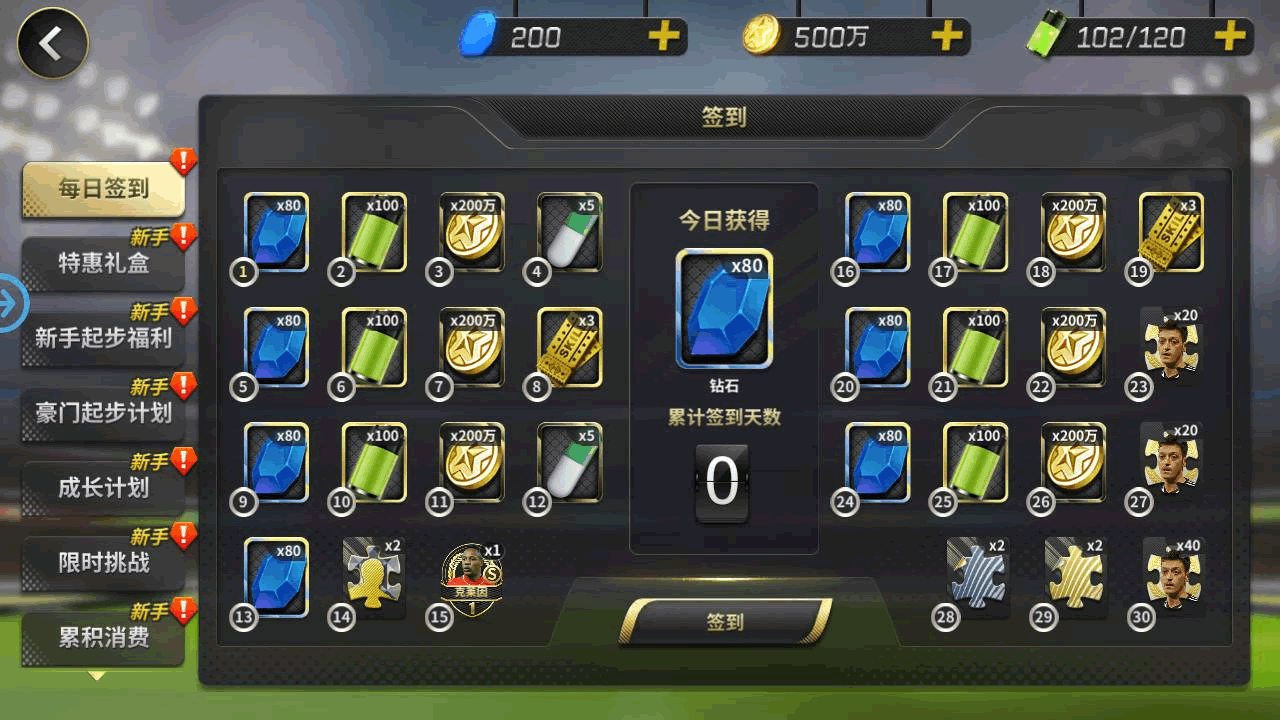Tap today's x80 diamond reward icon

point(724,308)
